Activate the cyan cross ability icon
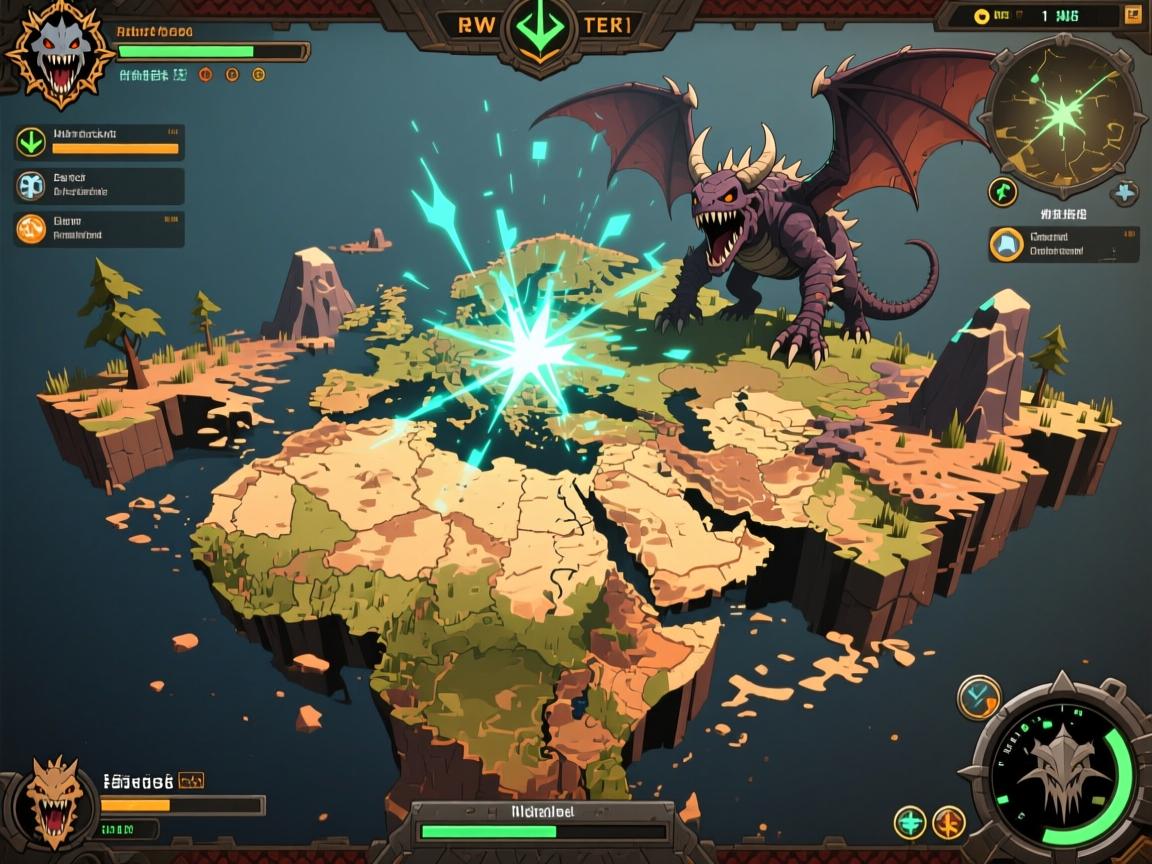 point(909,822)
